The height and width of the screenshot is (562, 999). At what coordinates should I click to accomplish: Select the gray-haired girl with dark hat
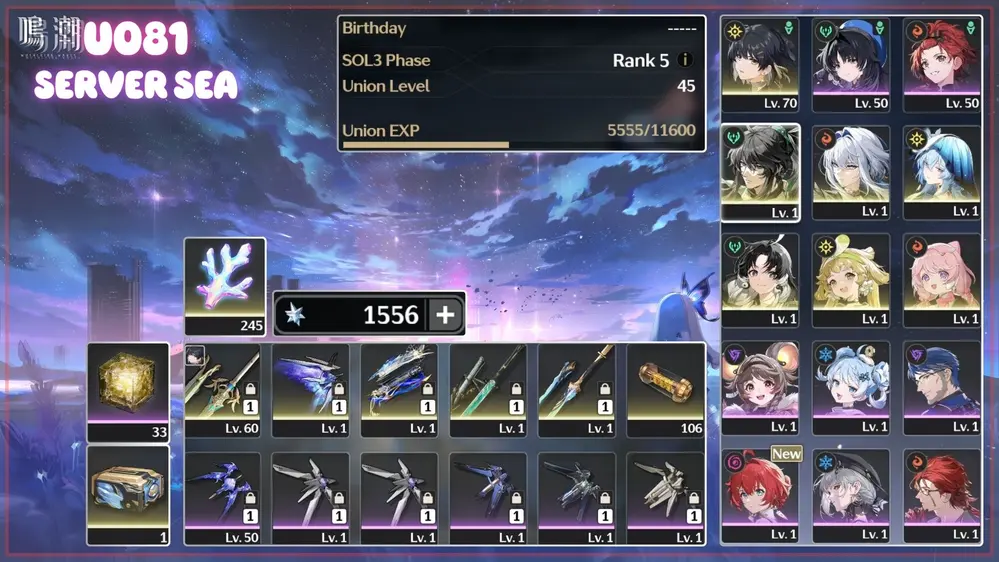[851, 494]
